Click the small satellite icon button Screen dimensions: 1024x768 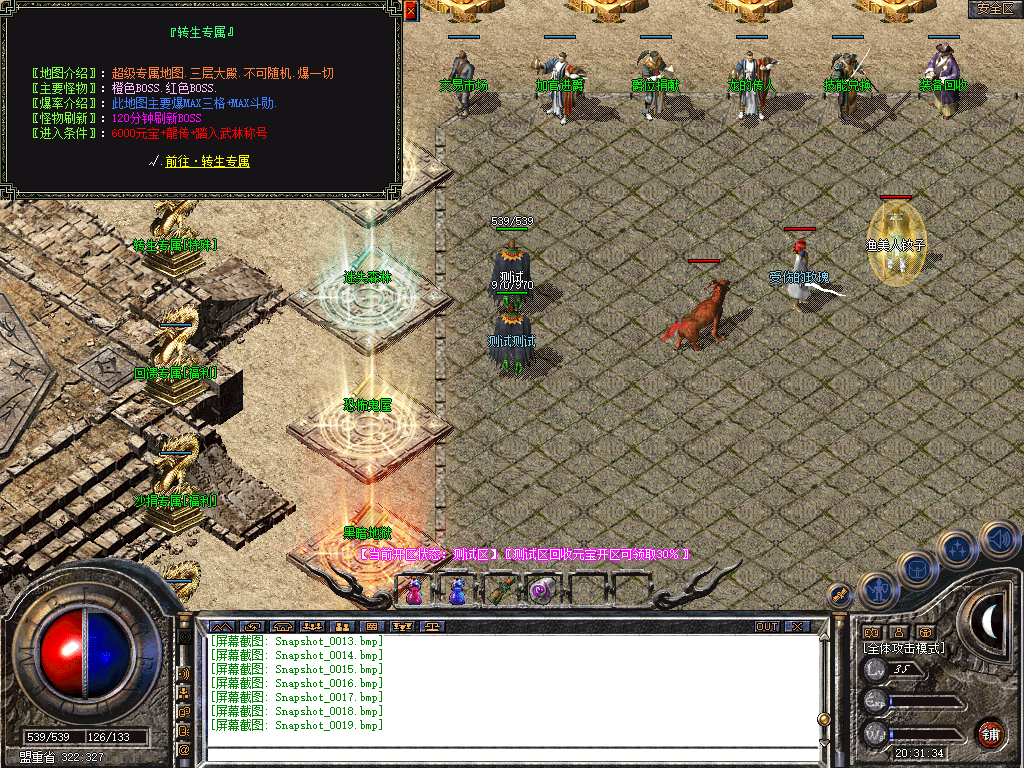(x=840, y=596)
